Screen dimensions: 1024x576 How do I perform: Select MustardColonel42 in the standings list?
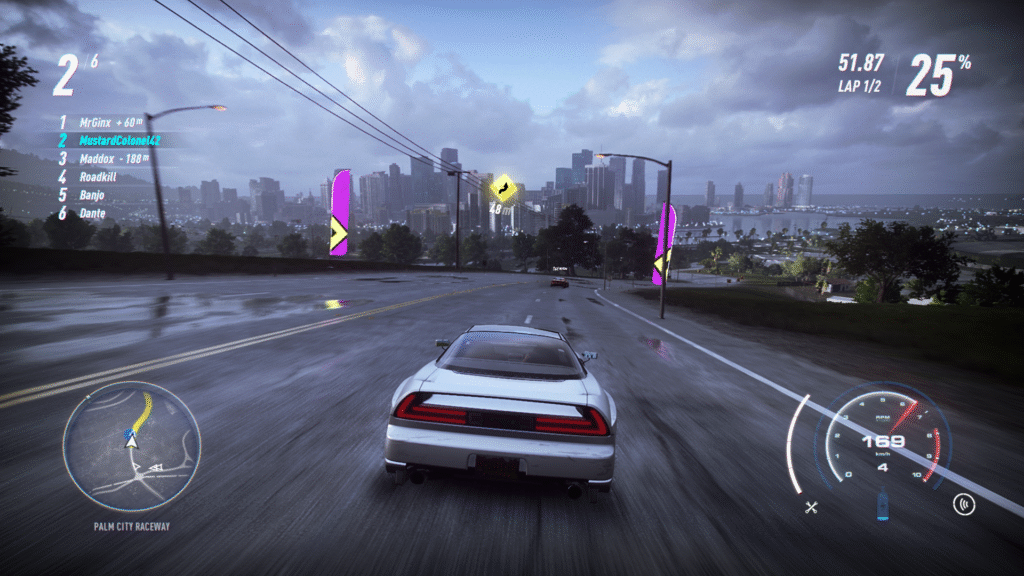point(119,141)
